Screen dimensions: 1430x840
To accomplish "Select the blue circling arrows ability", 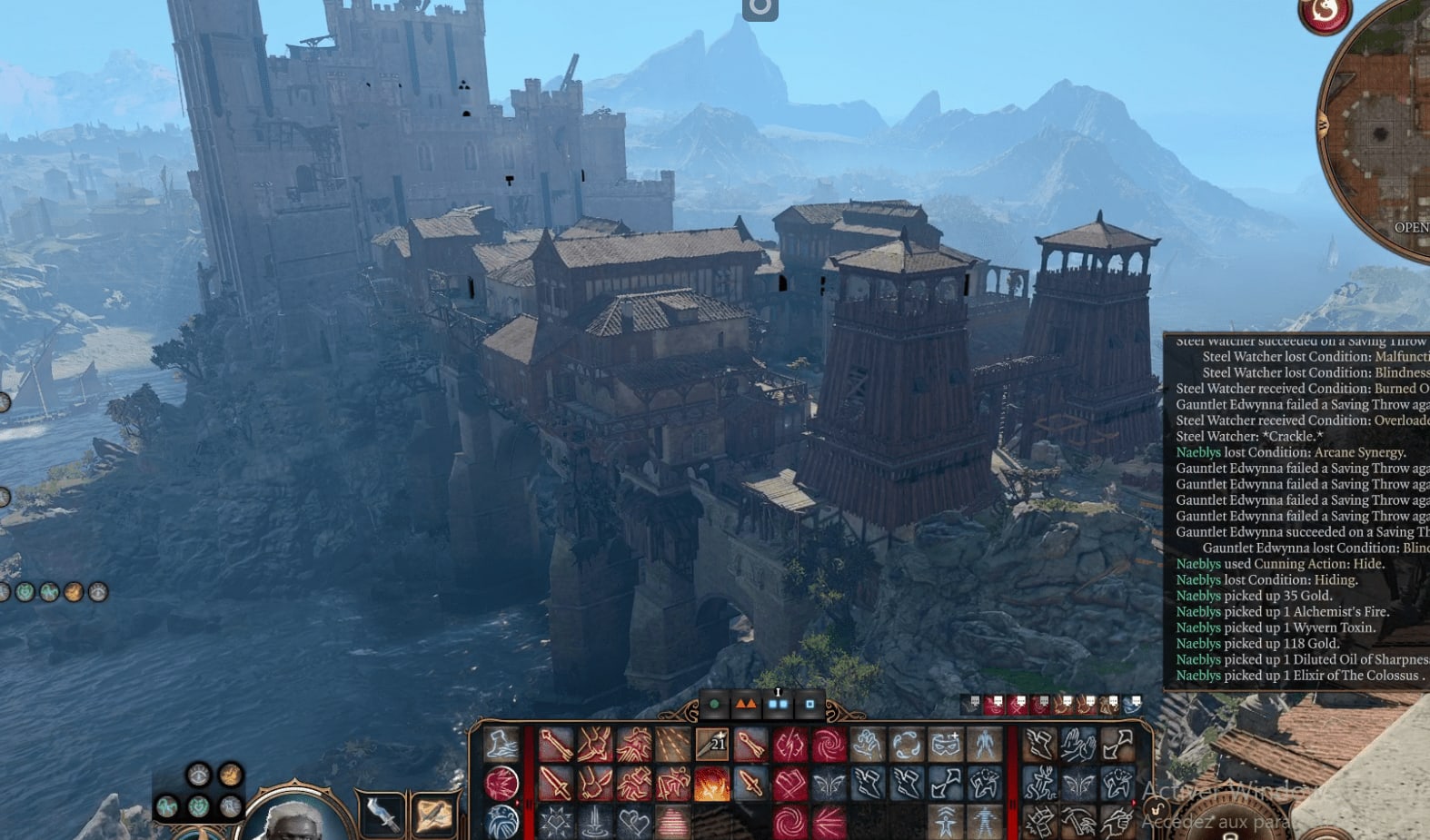I will point(906,745).
